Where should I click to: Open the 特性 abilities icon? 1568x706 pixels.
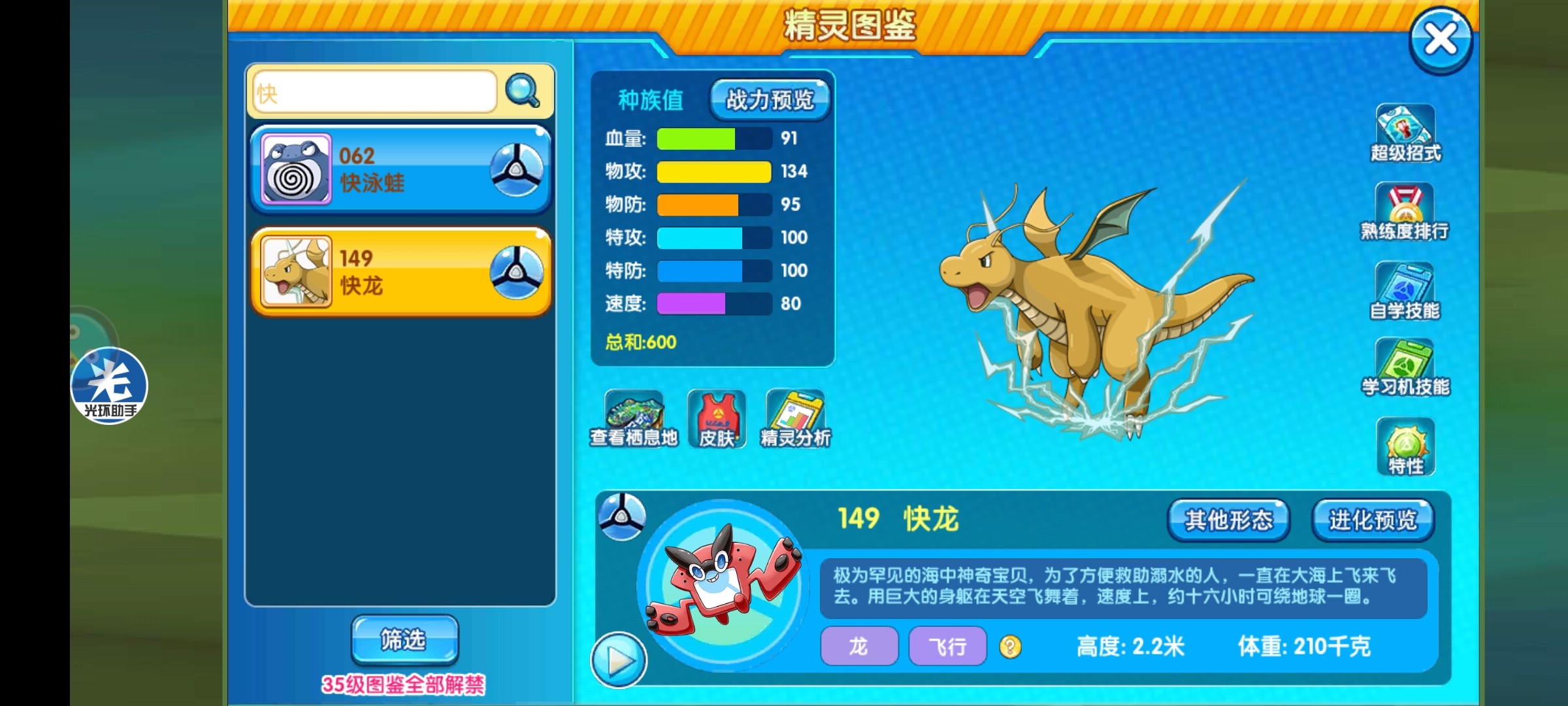tap(1405, 446)
